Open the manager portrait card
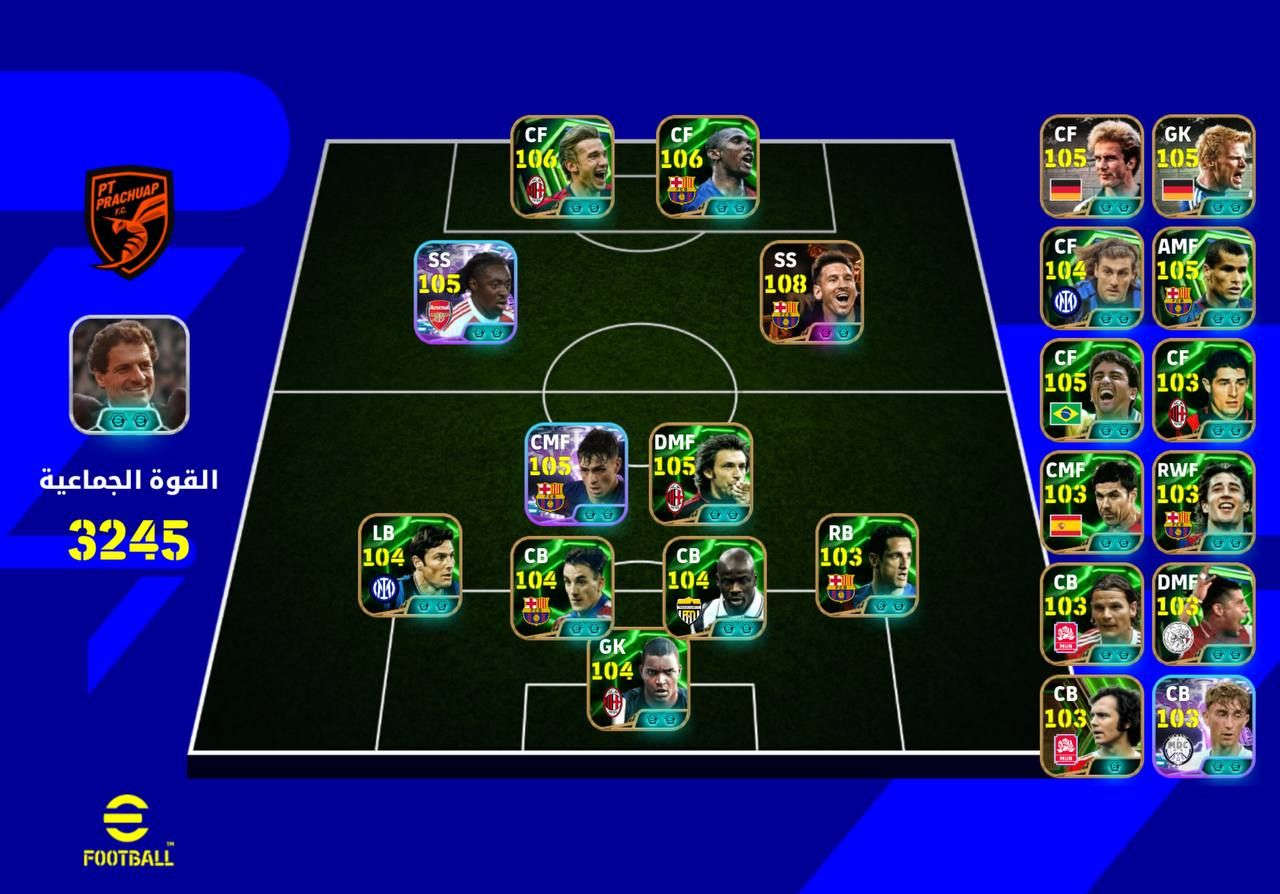Viewport: 1280px width, 894px height. pyautogui.click(x=128, y=374)
